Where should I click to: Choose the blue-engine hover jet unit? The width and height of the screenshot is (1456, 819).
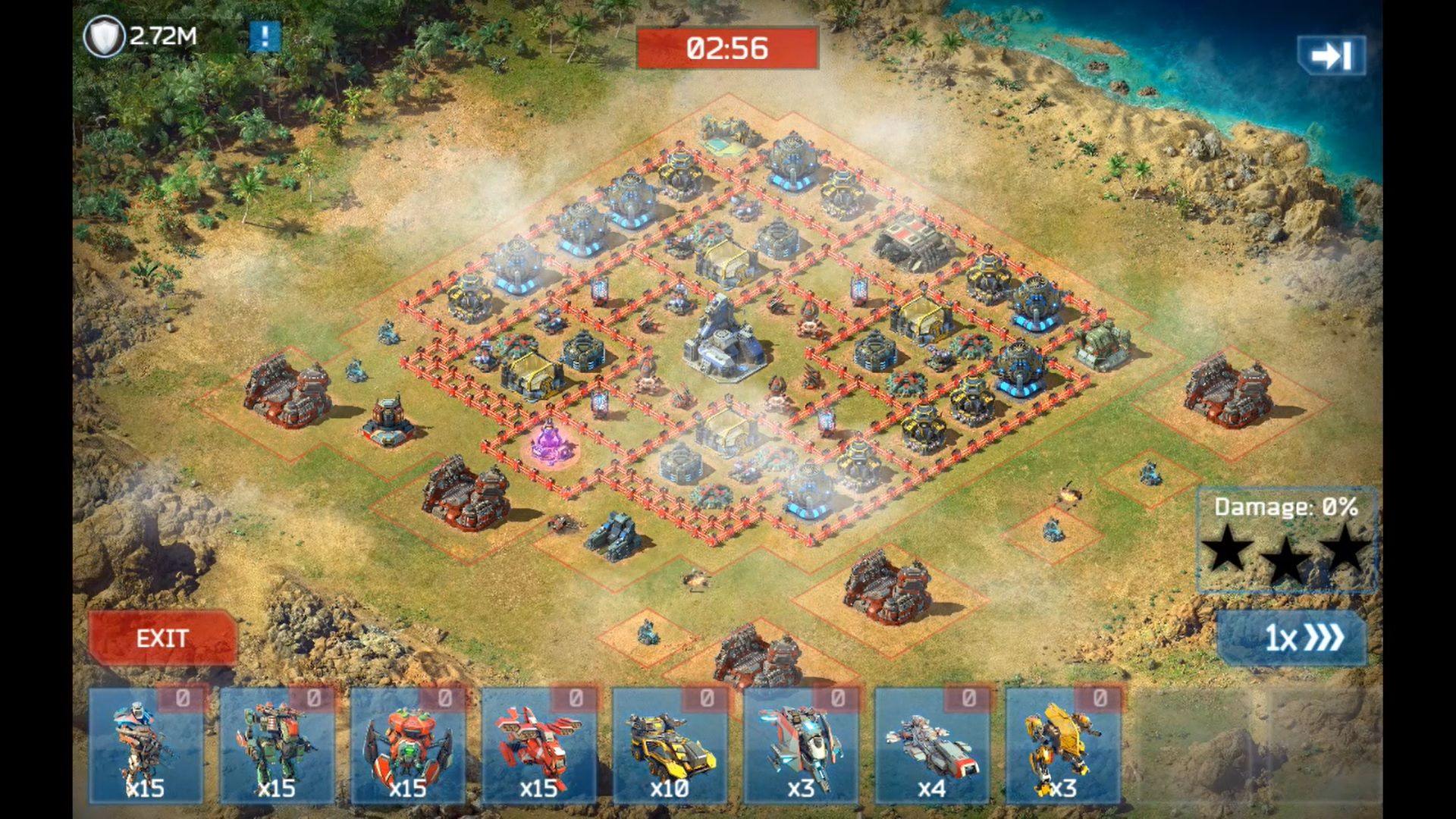[801, 745]
